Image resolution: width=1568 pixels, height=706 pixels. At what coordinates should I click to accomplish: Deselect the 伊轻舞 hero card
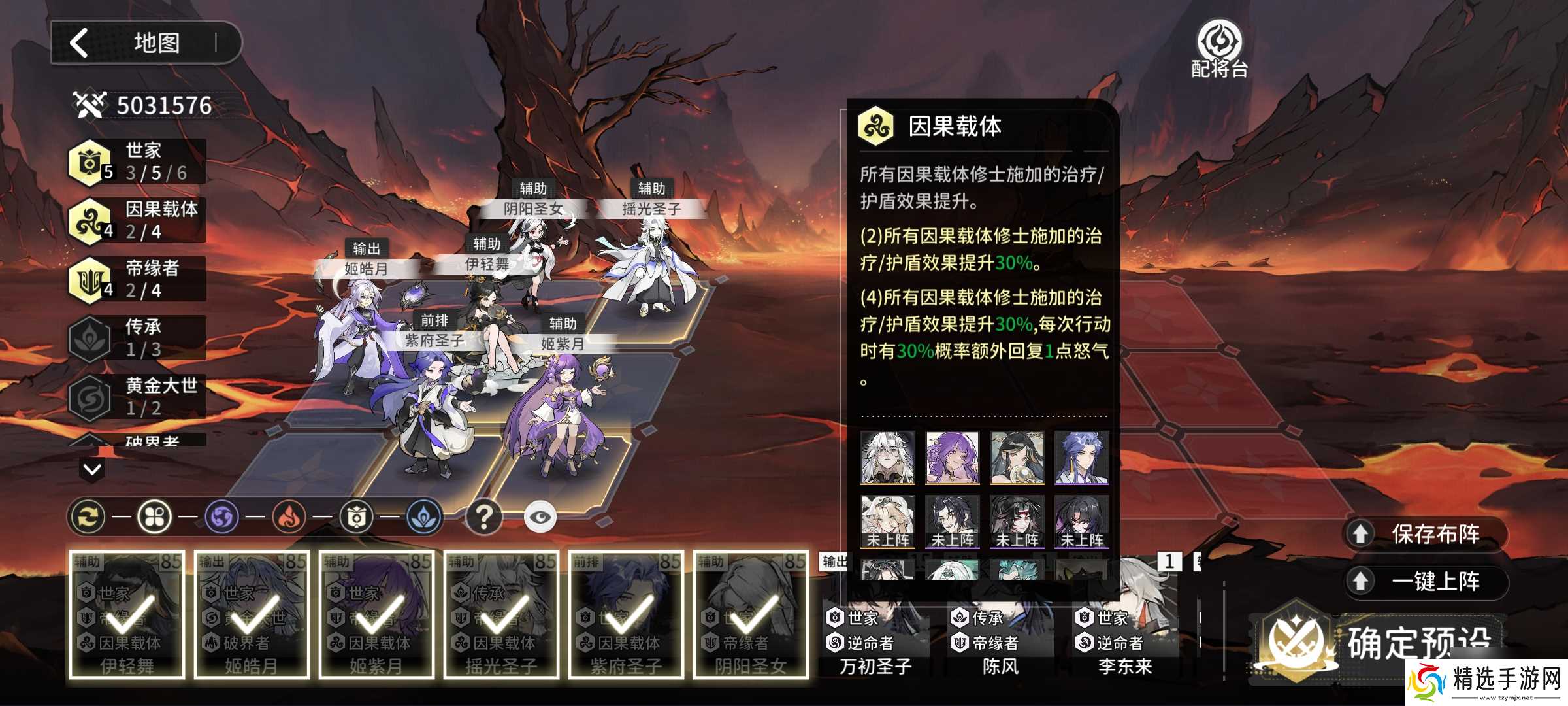[x=127, y=614]
